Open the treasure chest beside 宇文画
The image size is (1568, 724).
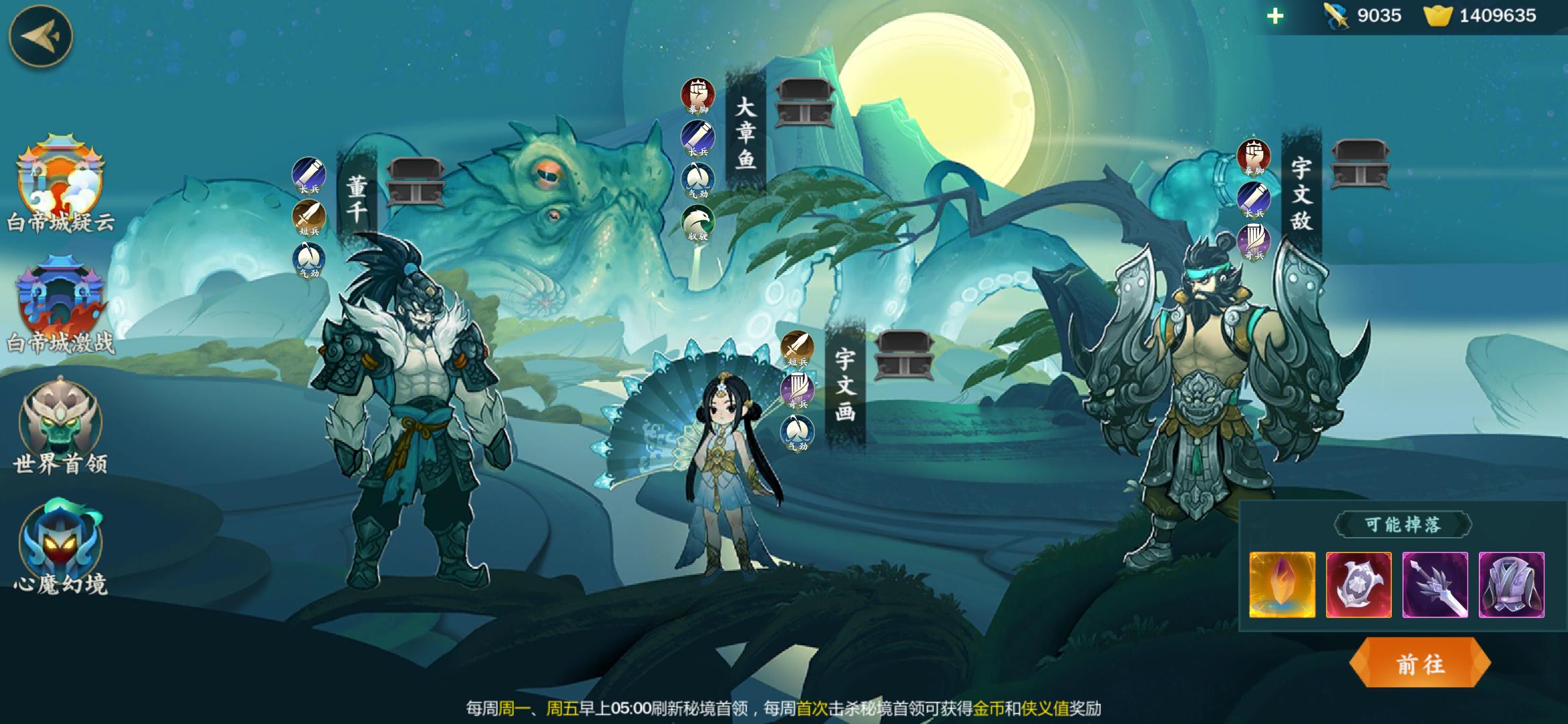pyautogui.click(x=904, y=355)
